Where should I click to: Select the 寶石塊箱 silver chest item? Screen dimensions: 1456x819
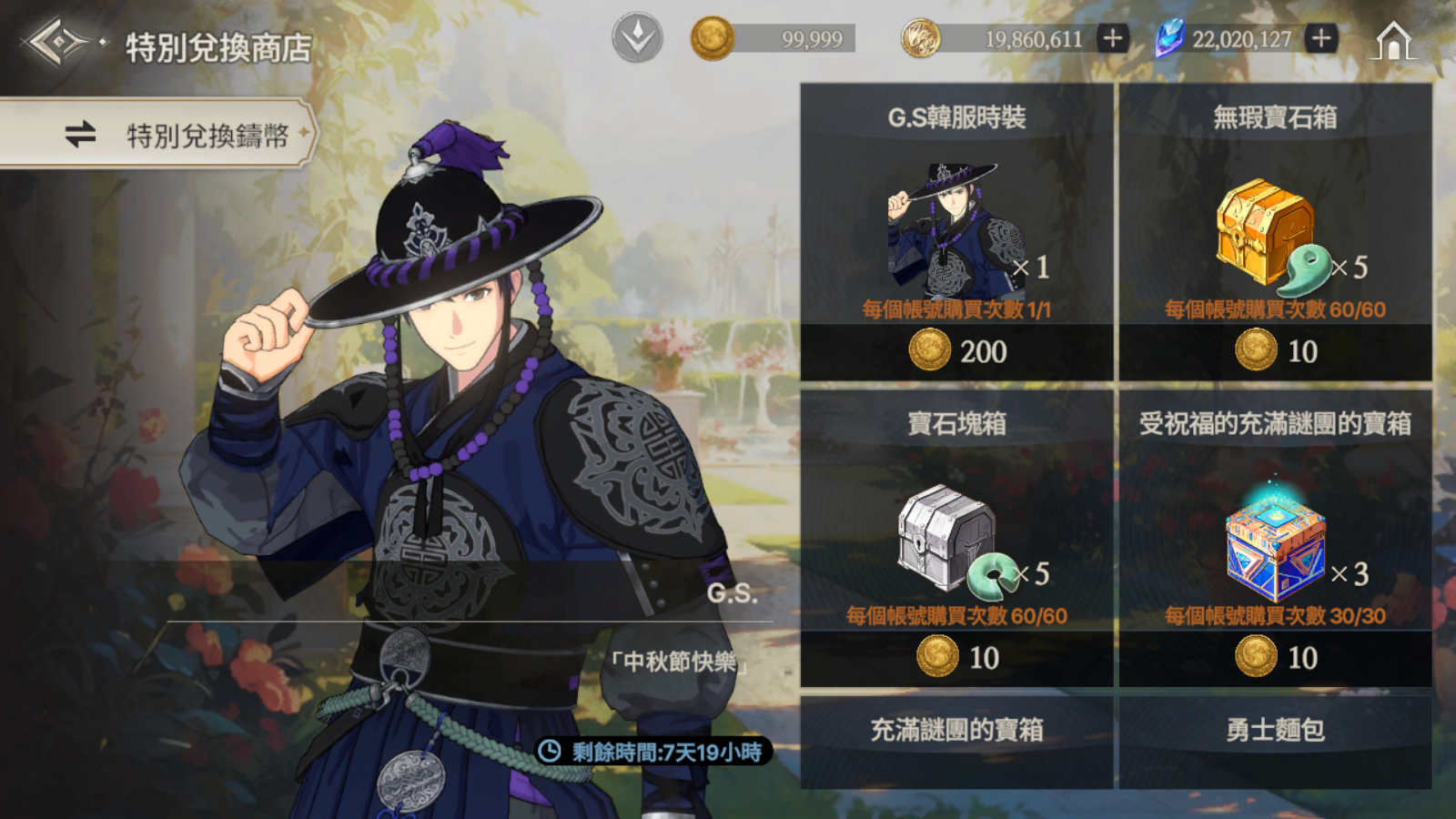click(955, 537)
